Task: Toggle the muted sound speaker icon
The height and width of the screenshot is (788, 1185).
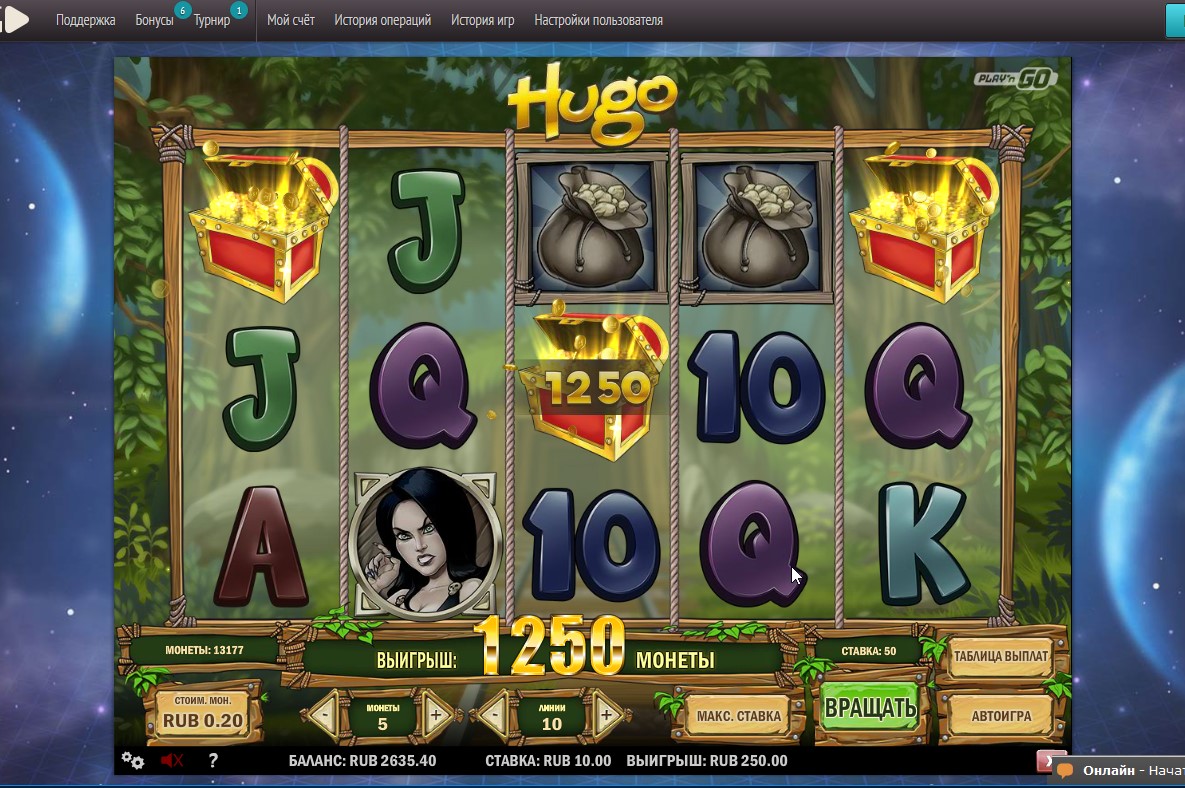Action: coord(172,760)
